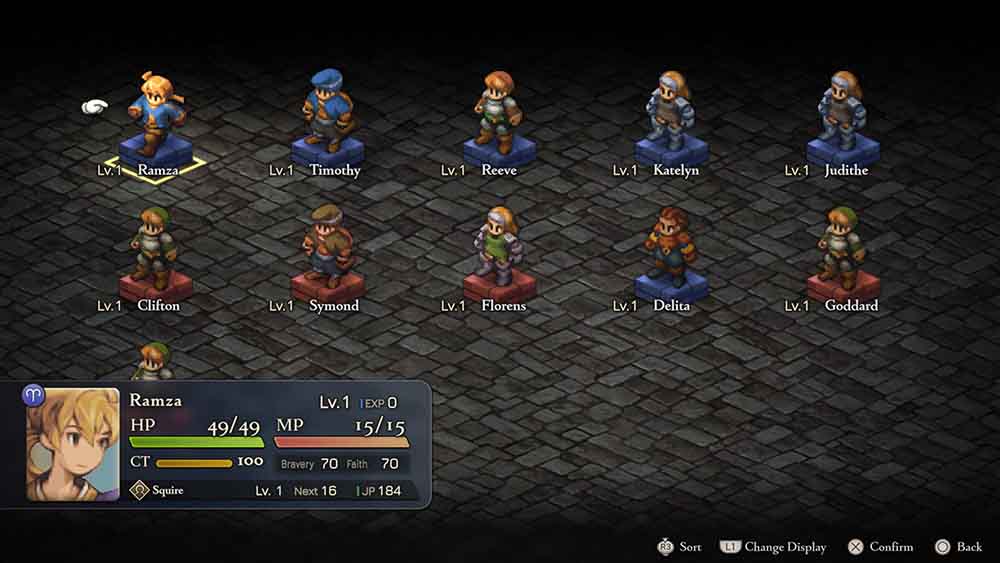This screenshot has width=1000, height=563.
Task: Click Ramza's portrait in the status panel
Action: (x=73, y=444)
